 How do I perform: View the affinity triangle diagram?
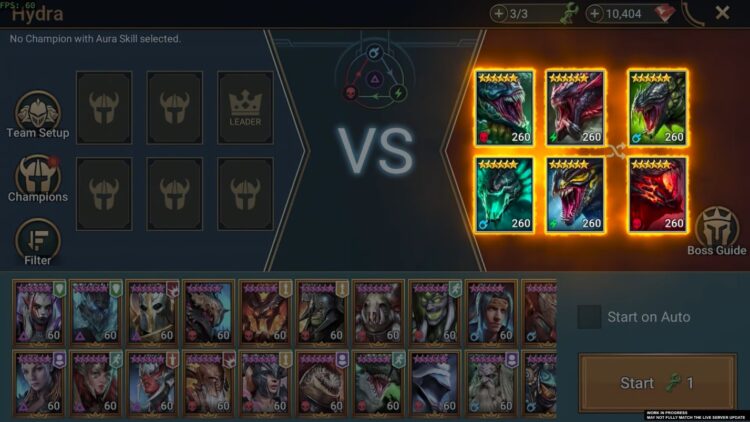click(375, 75)
